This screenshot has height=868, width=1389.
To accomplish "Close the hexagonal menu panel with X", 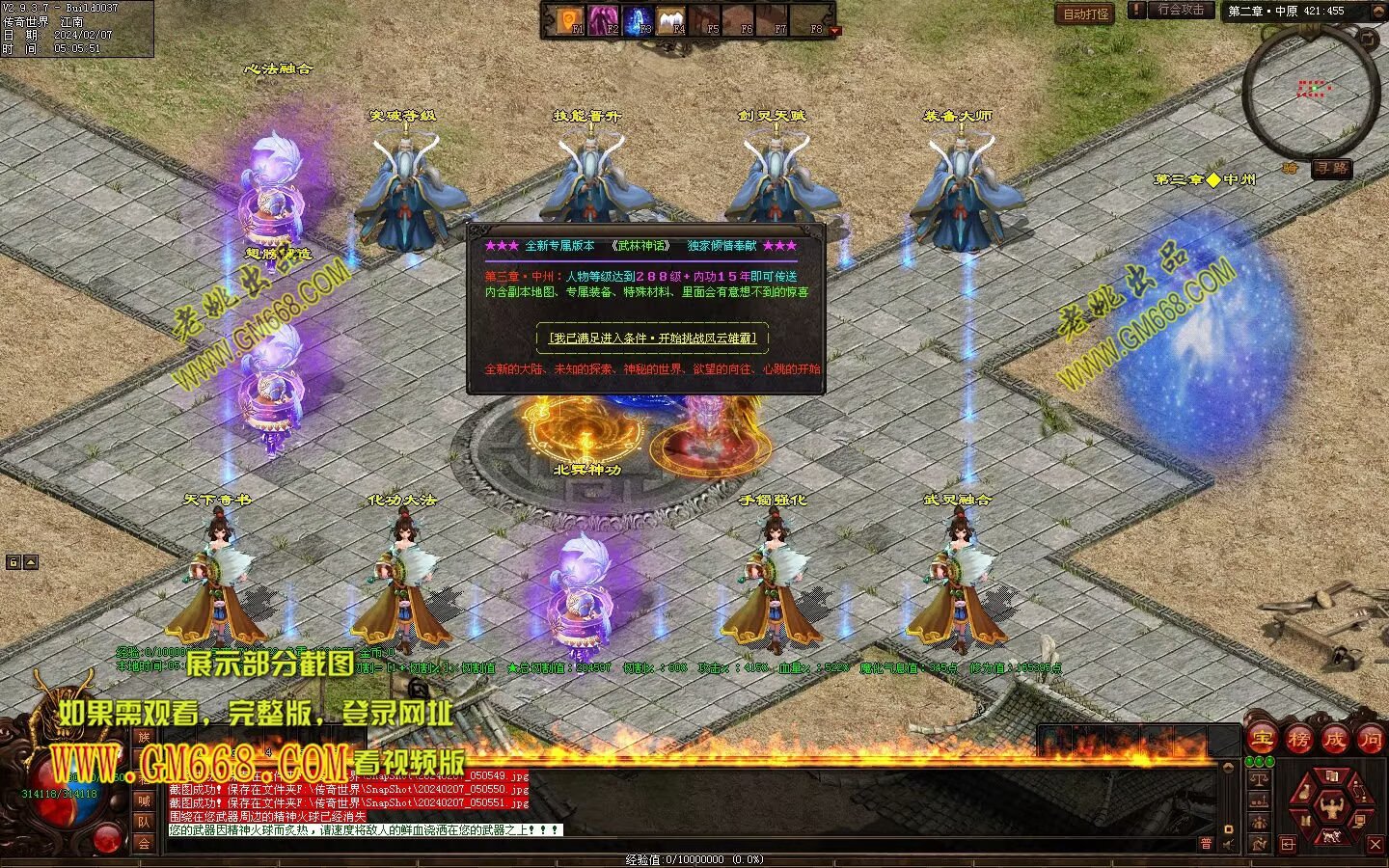I will [x=1375, y=844].
